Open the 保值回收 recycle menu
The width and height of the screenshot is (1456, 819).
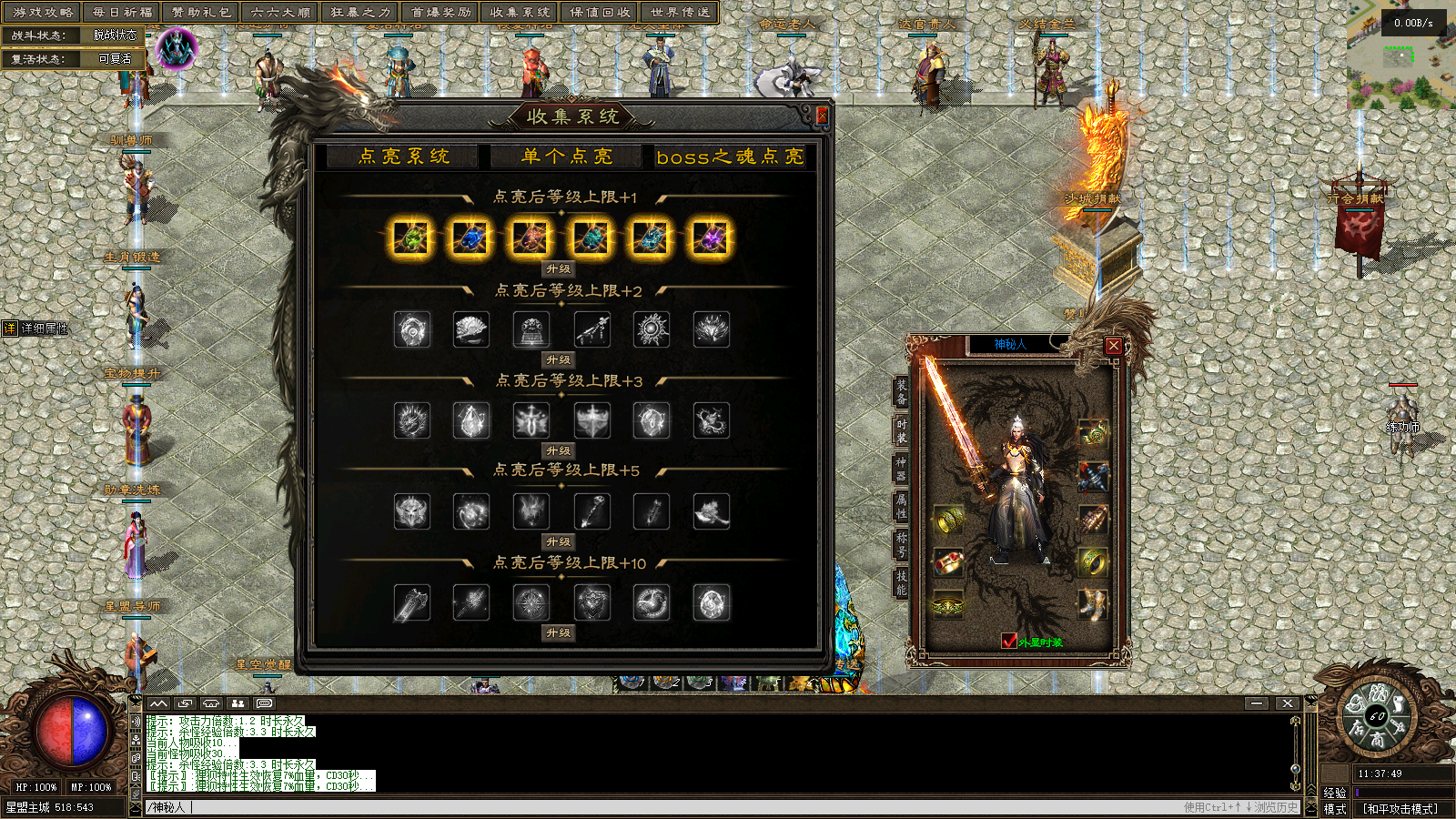click(600, 13)
